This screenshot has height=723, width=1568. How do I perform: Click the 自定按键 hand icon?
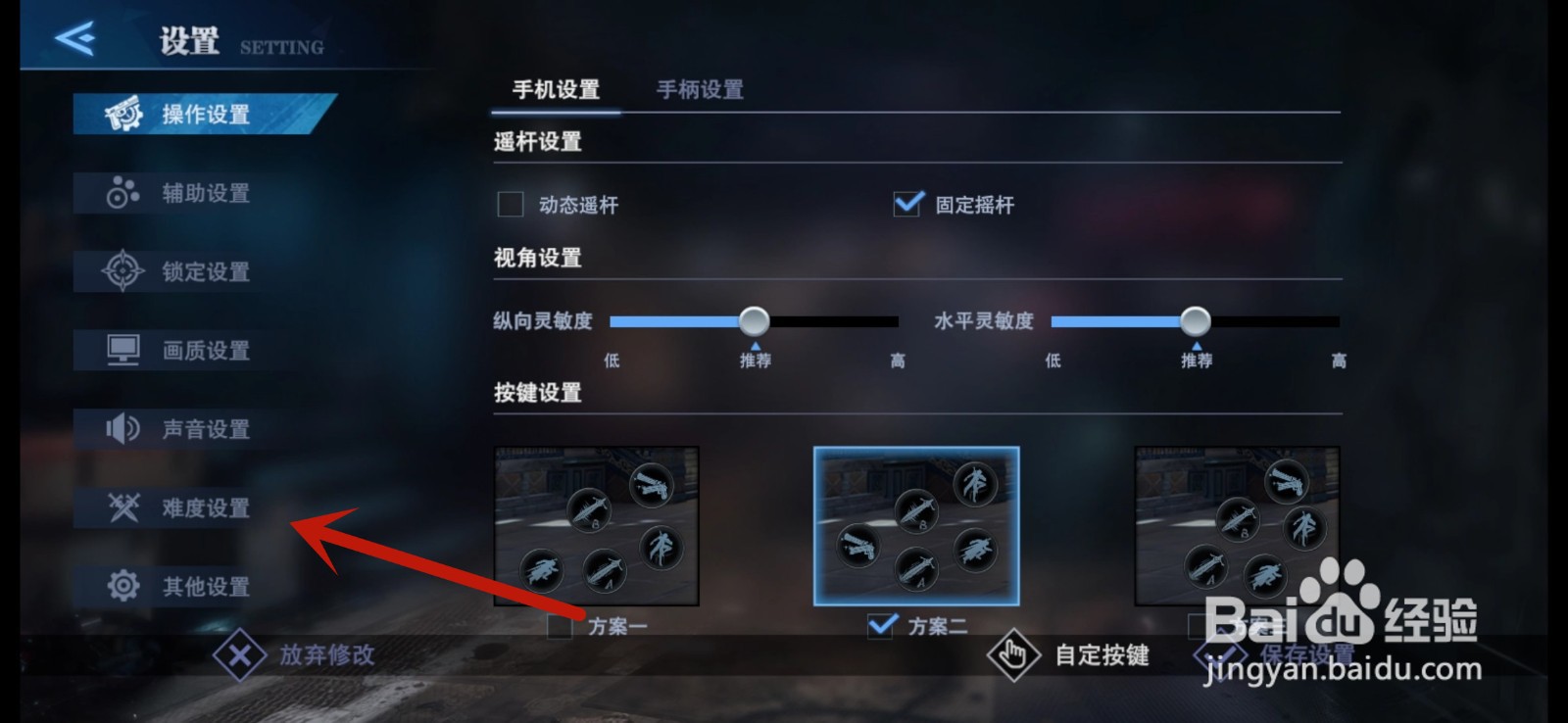(1014, 653)
